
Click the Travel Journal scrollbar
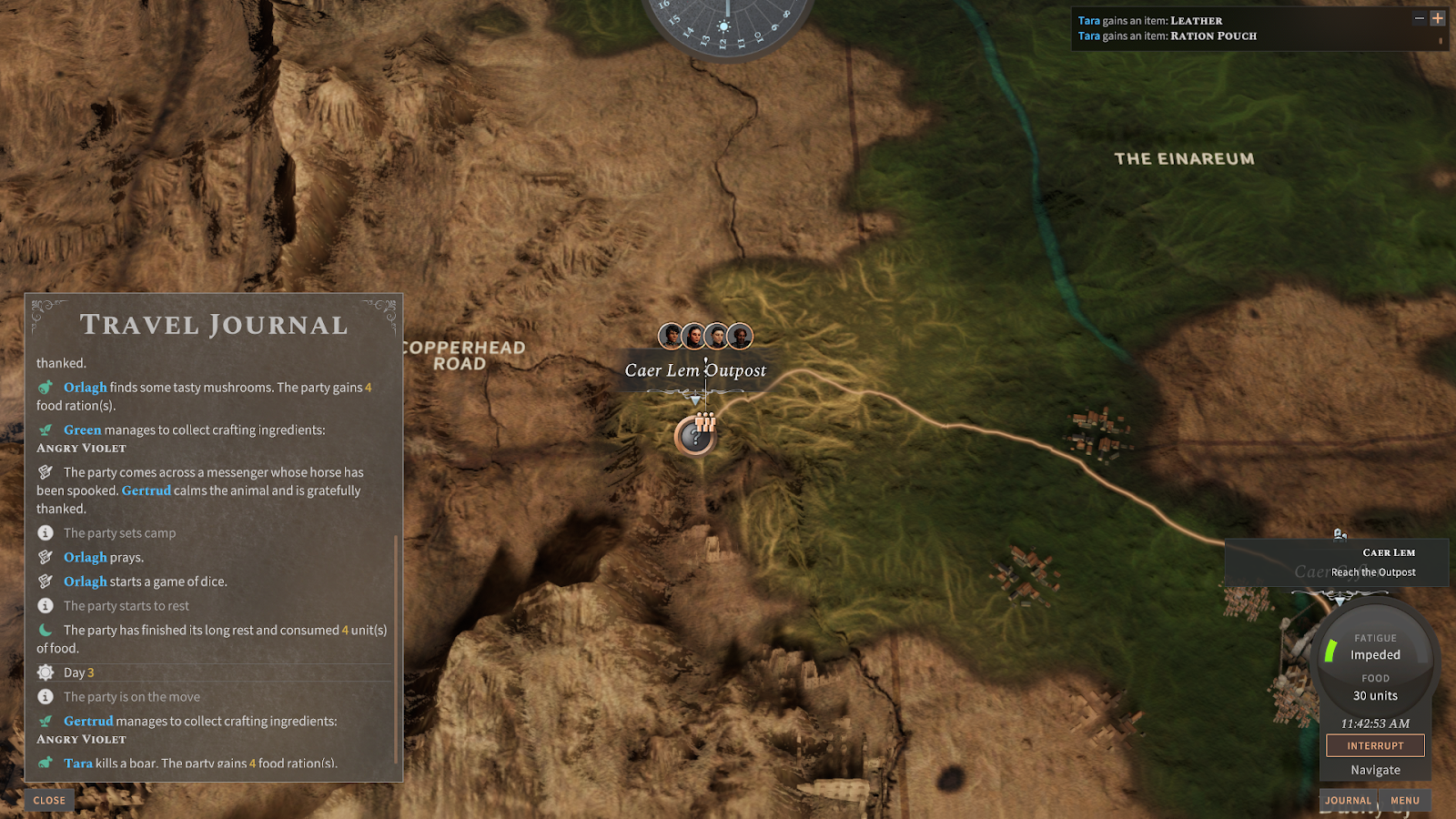pyautogui.click(x=396, y=646)
